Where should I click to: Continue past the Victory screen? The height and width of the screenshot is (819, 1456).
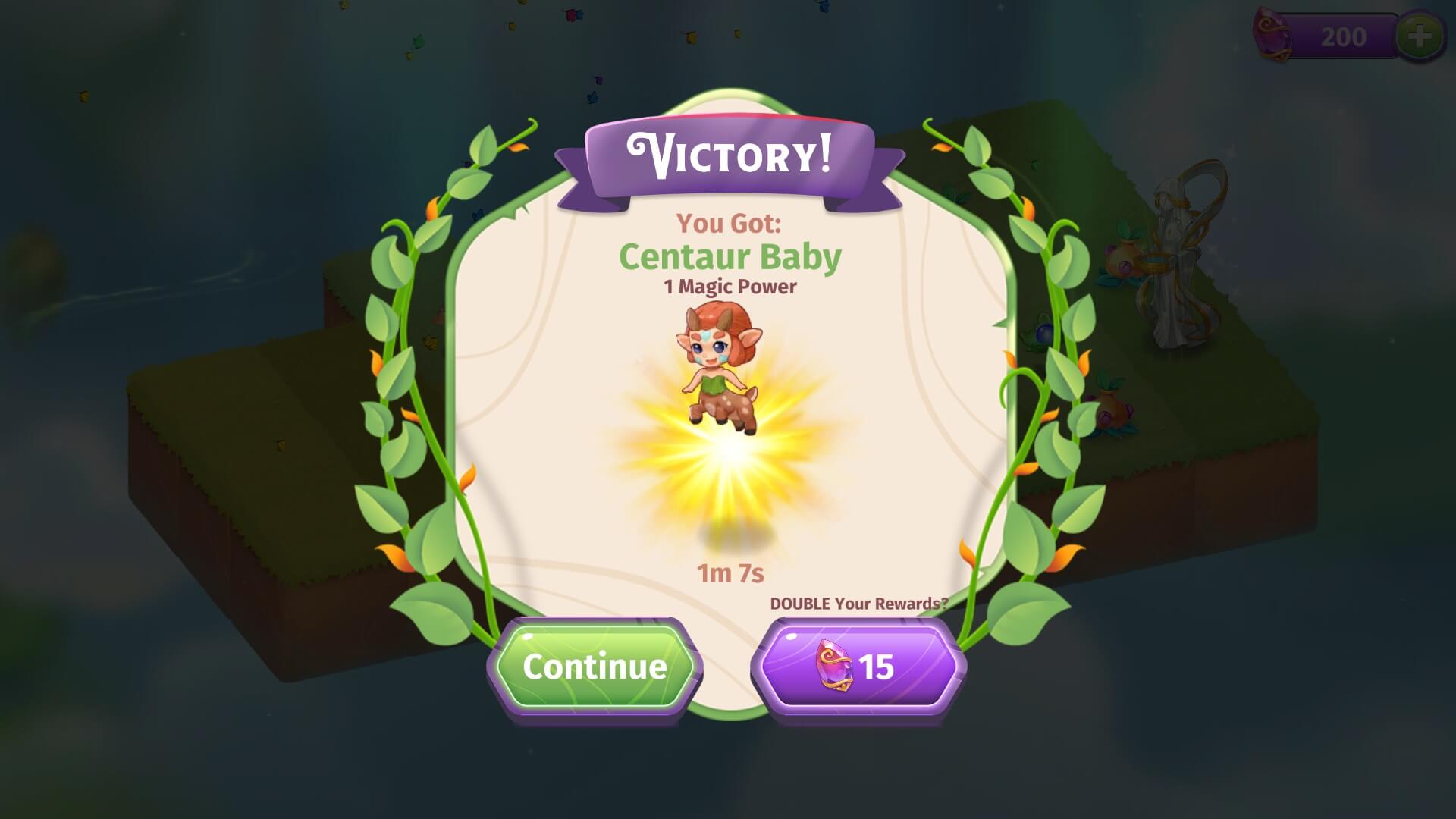[595, 667]
